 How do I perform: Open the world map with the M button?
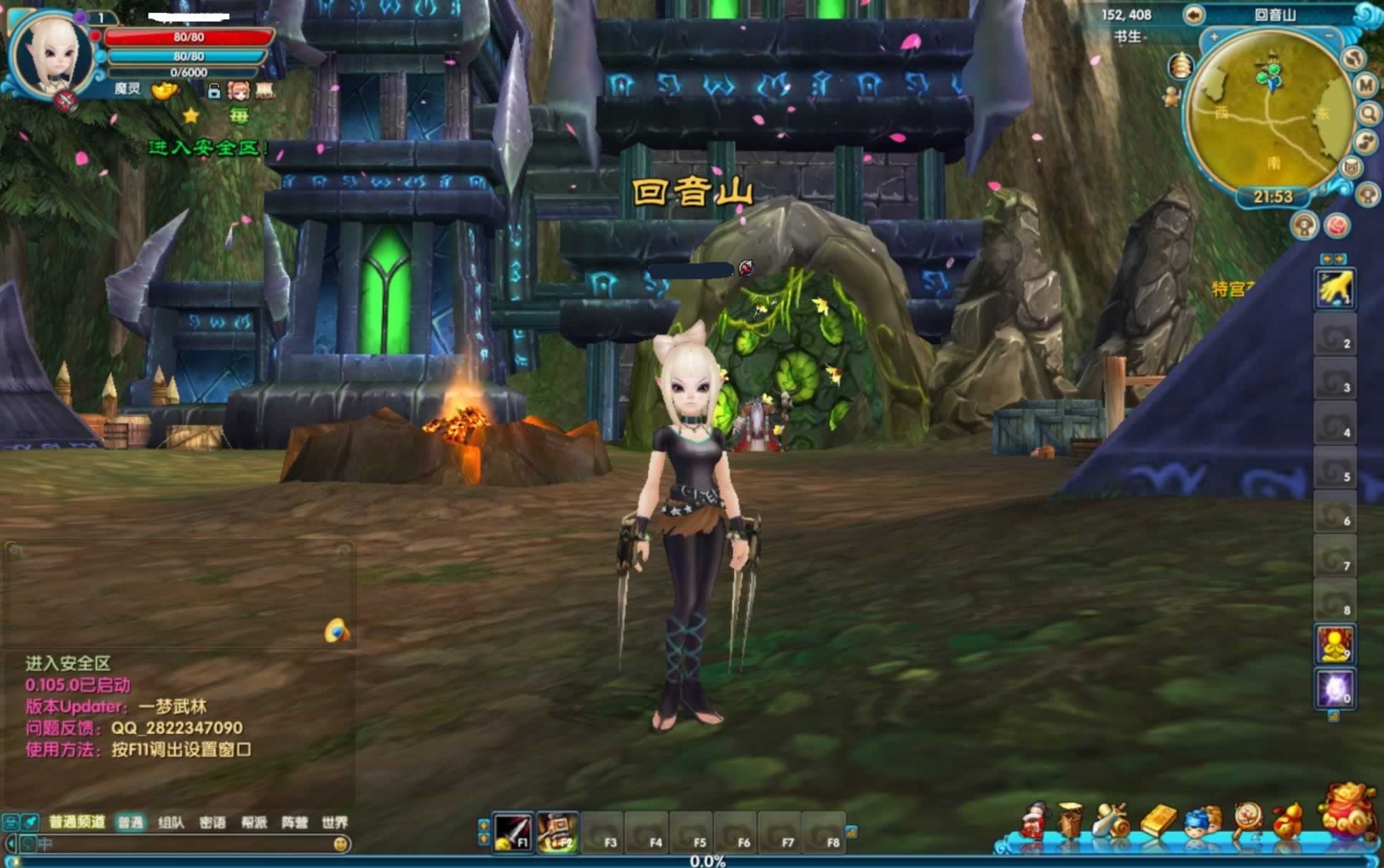coord(1366,85)
